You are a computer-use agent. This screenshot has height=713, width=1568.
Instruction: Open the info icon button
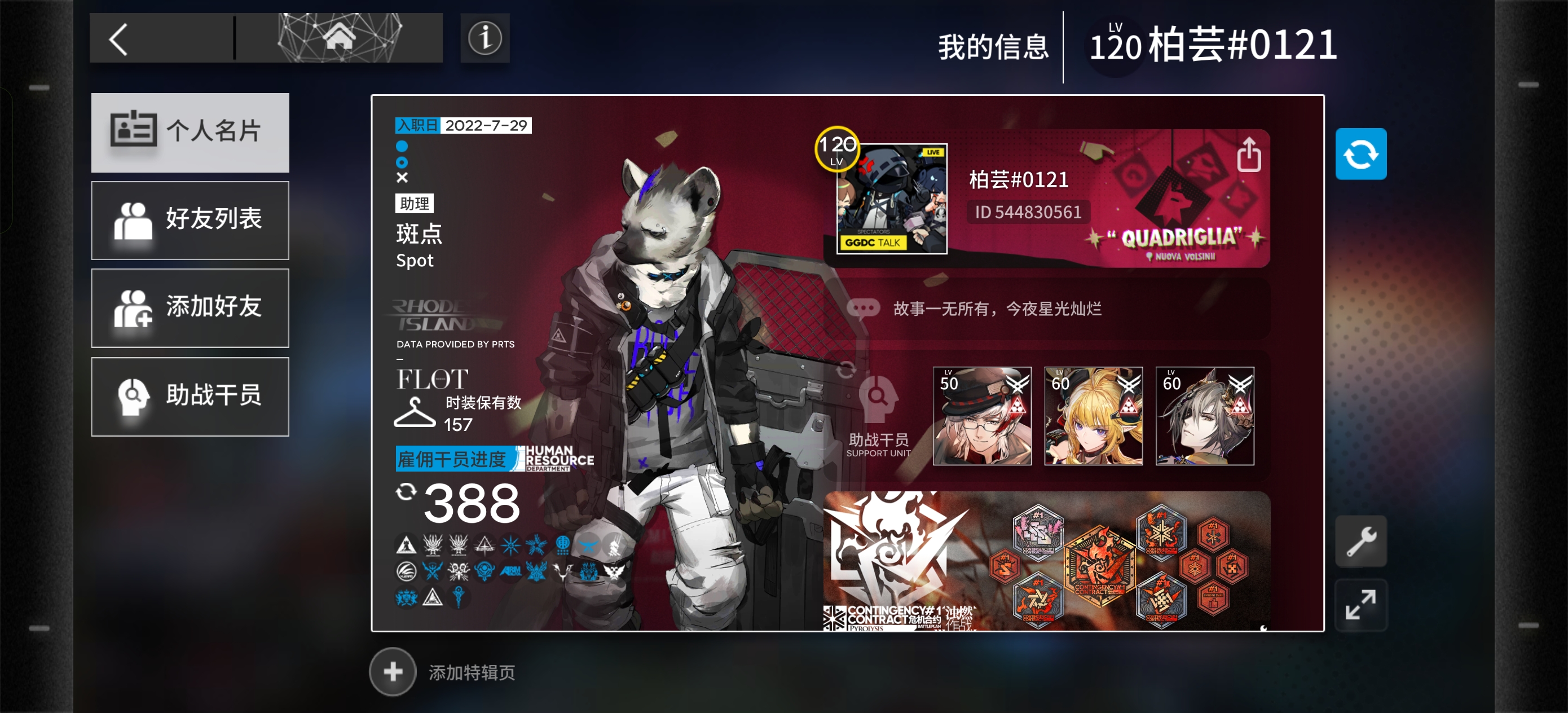pyautogui.click(x=485, y=38)
